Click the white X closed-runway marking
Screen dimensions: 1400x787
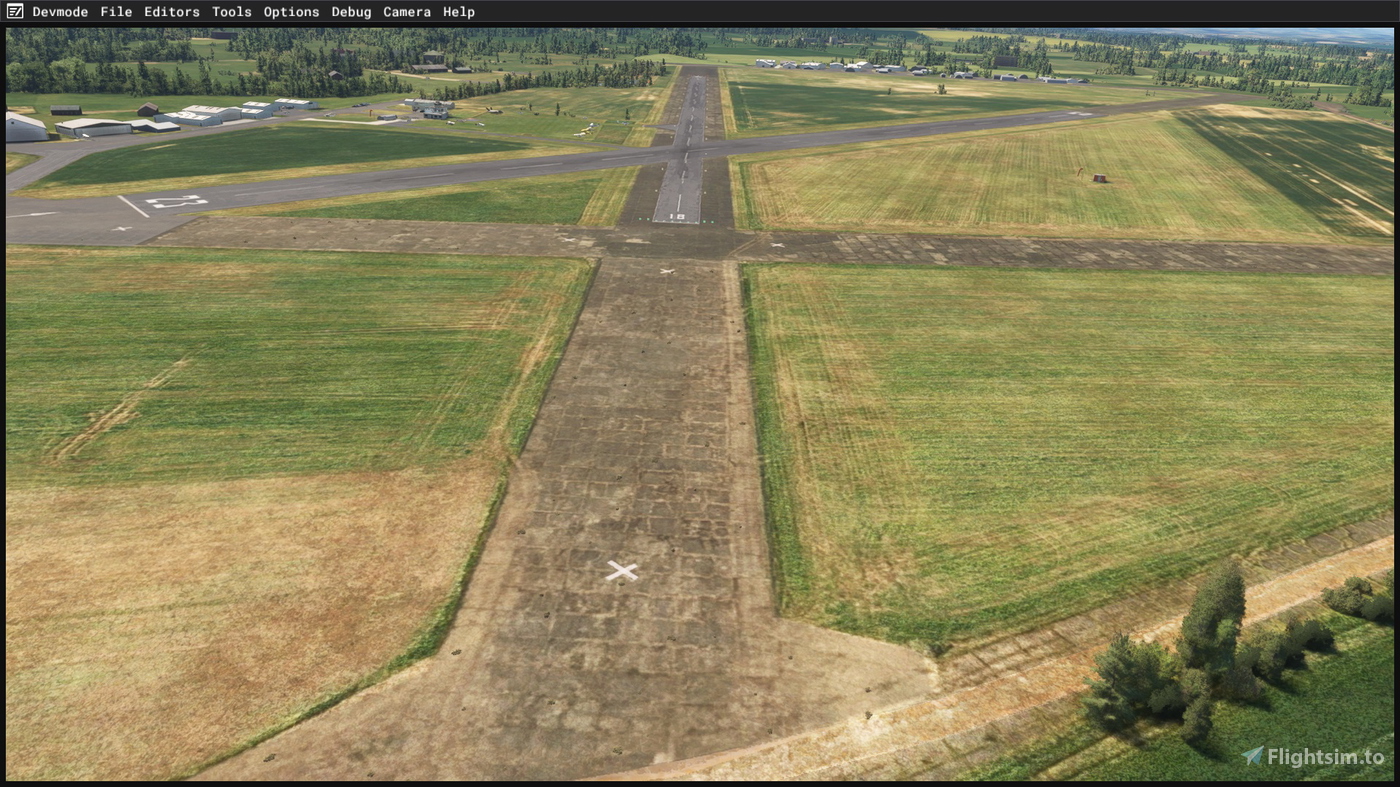tap(621, 569)
